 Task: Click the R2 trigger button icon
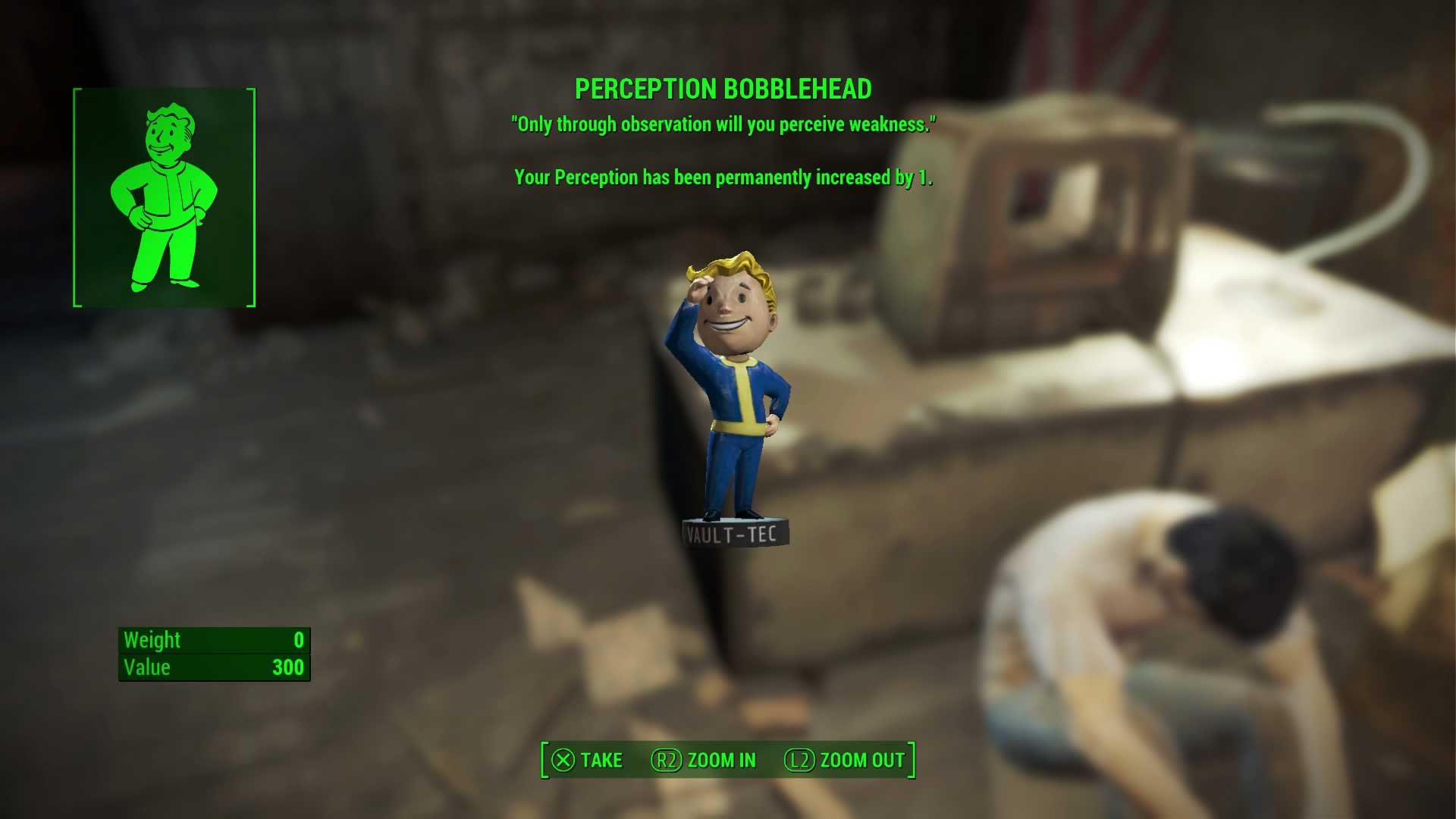pyautogui.click(x=667, y=760)
